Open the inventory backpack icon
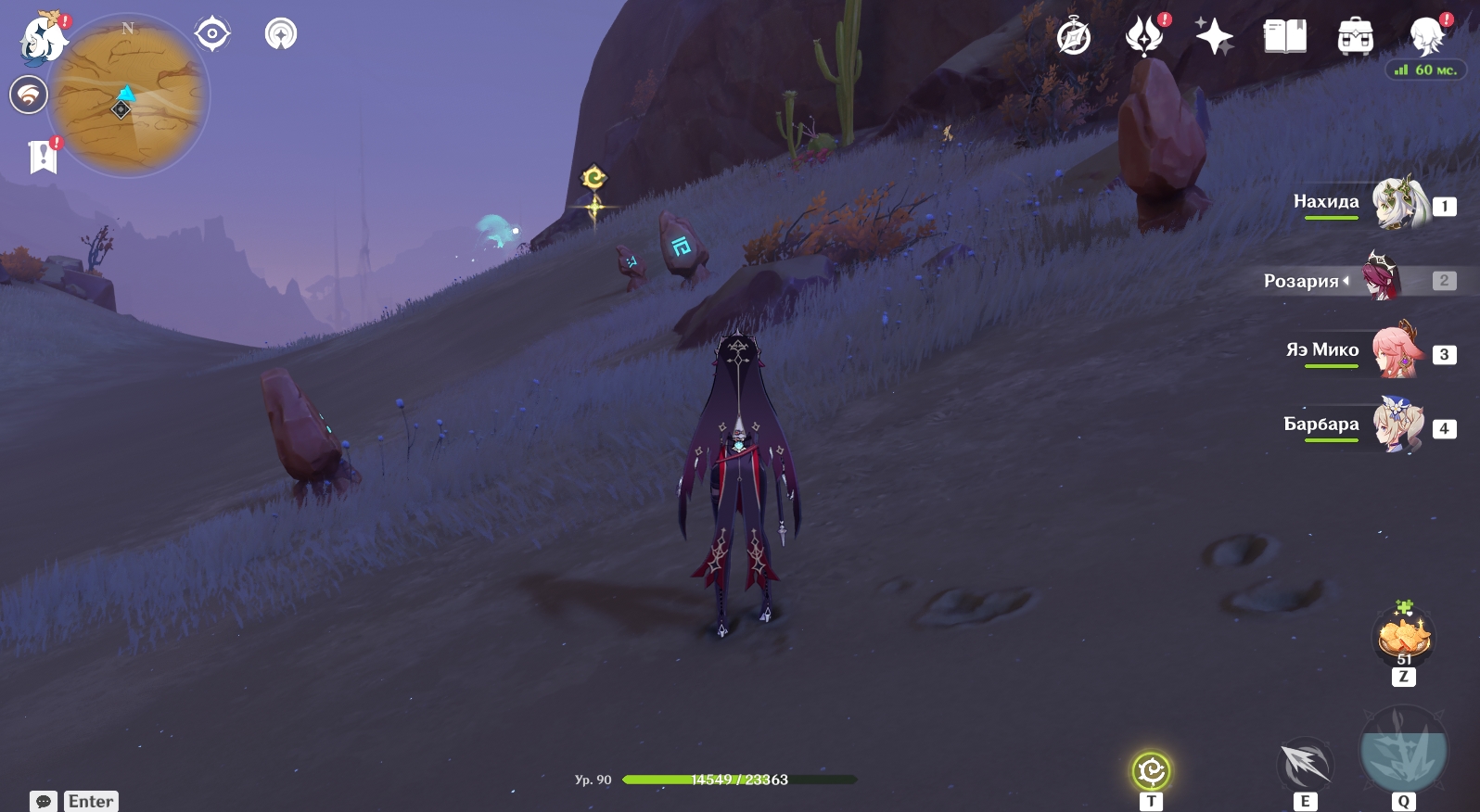The height and width of the screenshot is (812, 1480). pyautogui.click(x=1355, y=37)
